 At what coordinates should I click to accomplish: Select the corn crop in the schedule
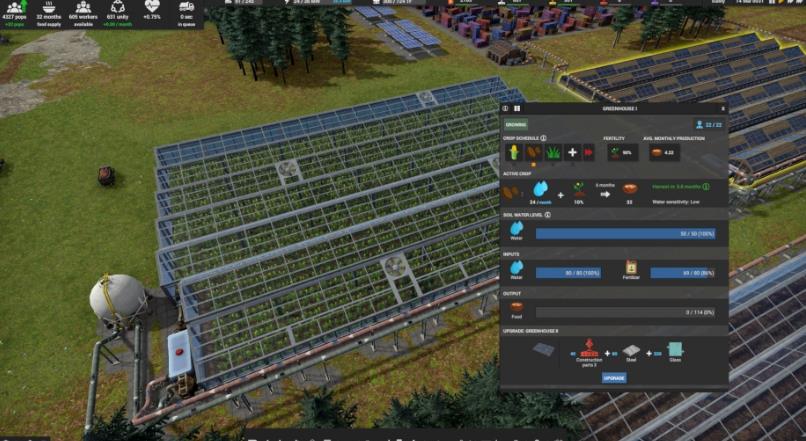[514, 153]
